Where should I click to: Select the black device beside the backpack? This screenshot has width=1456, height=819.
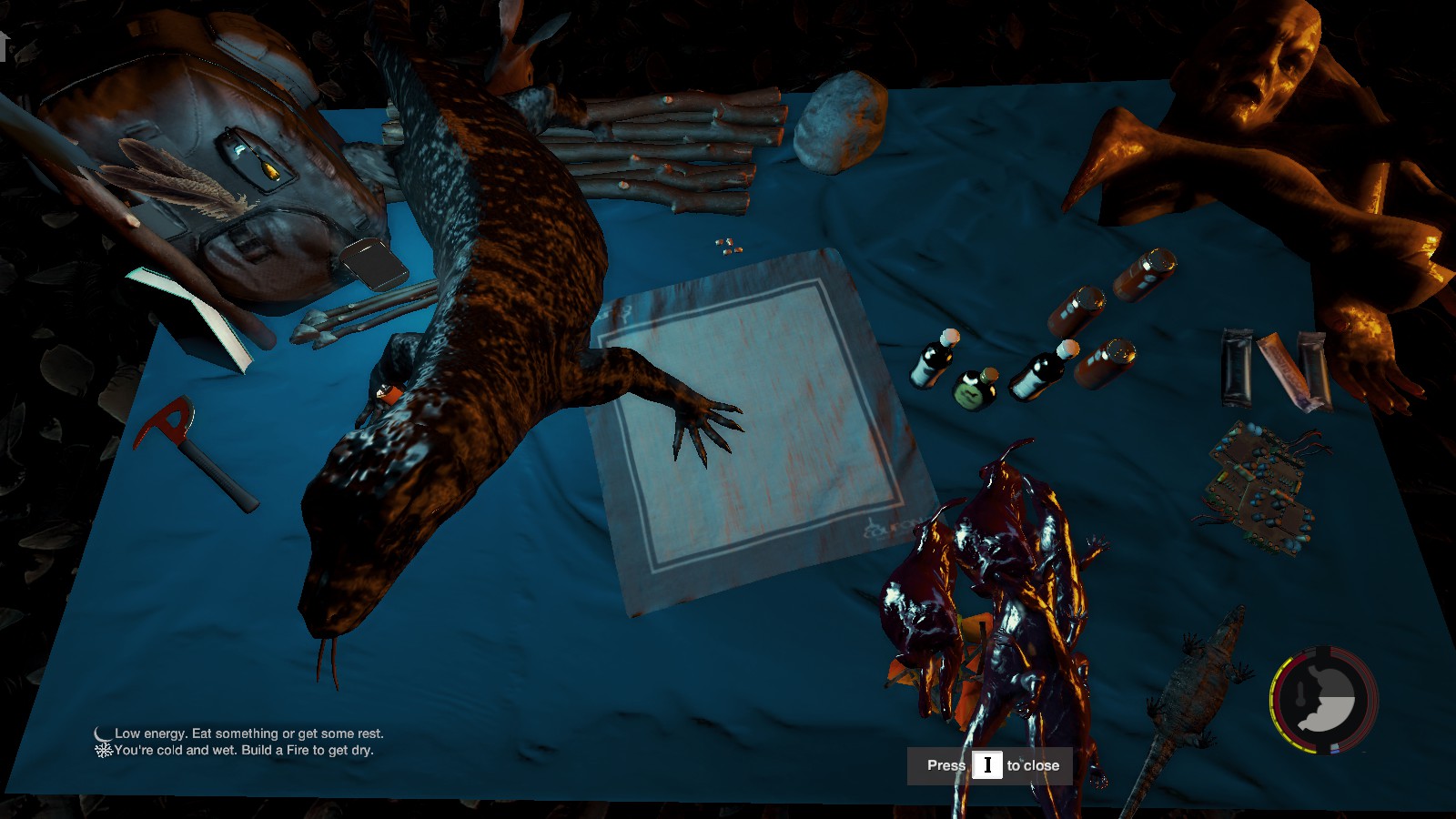click(x=374, y=262)
